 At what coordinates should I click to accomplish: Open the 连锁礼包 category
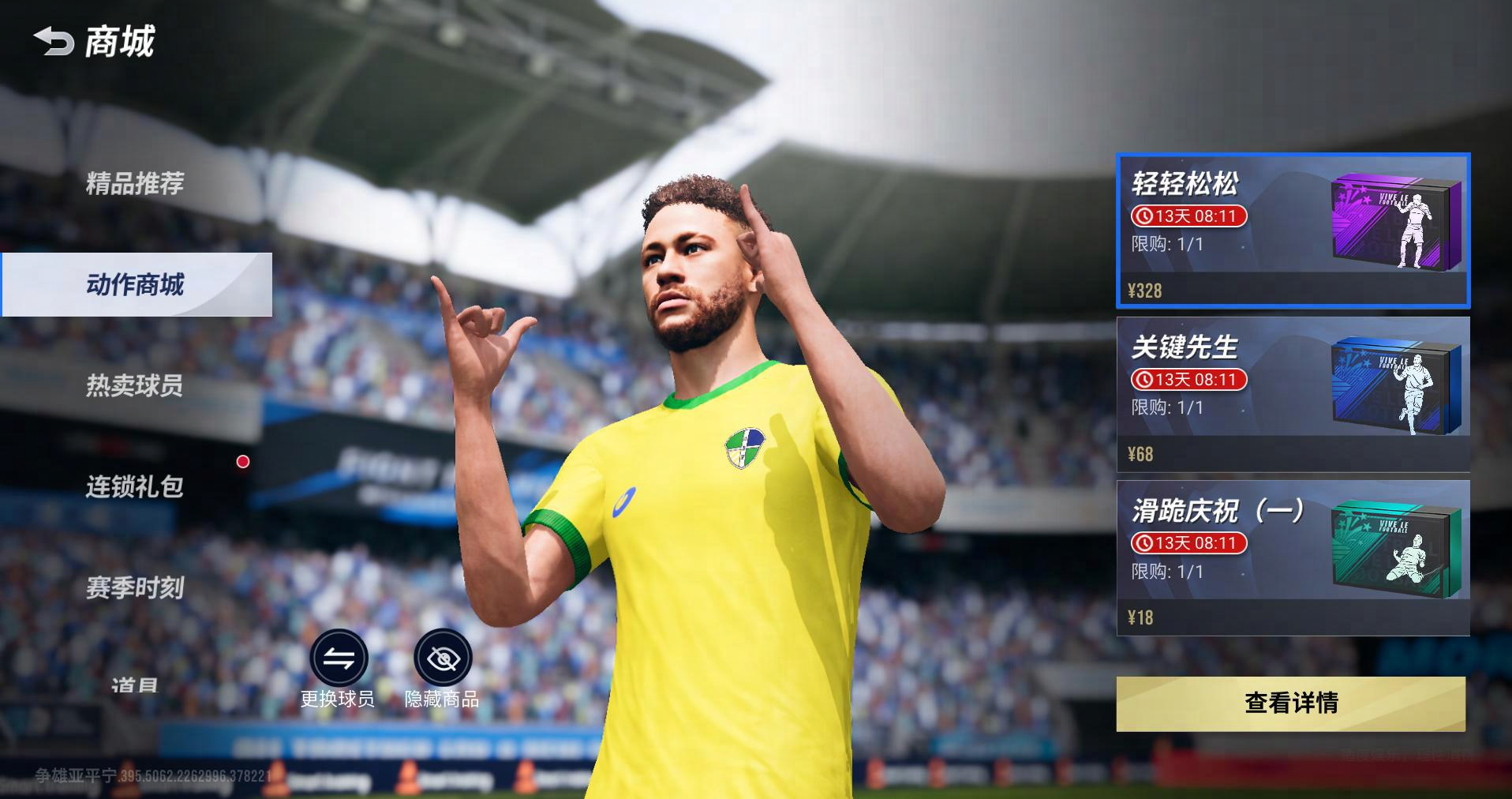(135, 486)
